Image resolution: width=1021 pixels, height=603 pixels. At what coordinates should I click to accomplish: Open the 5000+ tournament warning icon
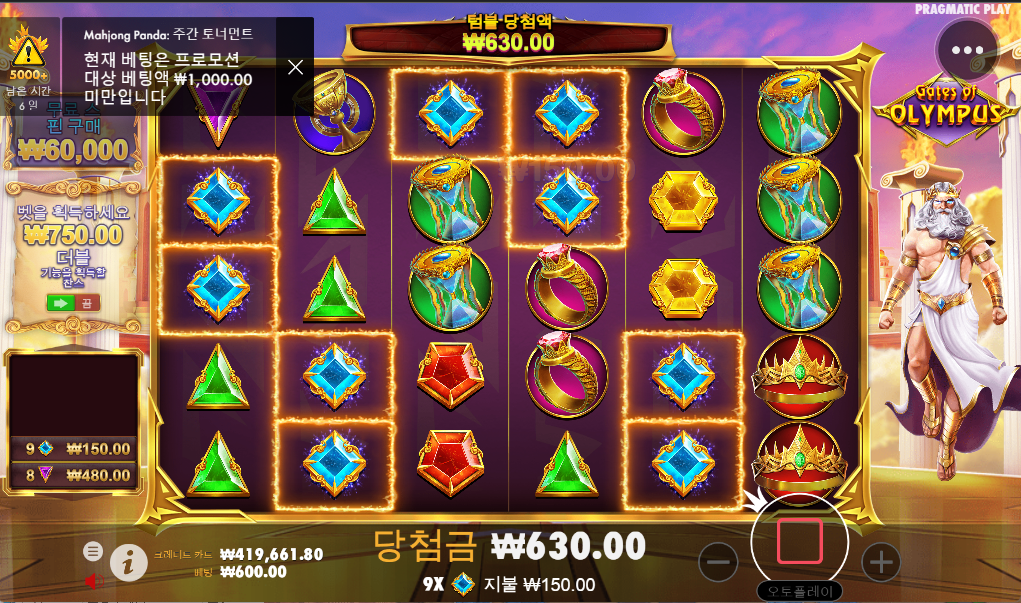(x=28, y=54)
